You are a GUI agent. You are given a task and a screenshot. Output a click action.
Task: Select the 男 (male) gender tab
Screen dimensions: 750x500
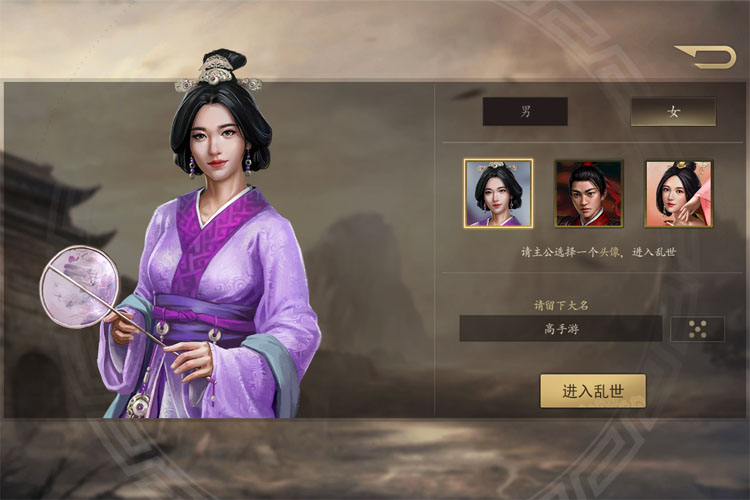pos(525,112)
